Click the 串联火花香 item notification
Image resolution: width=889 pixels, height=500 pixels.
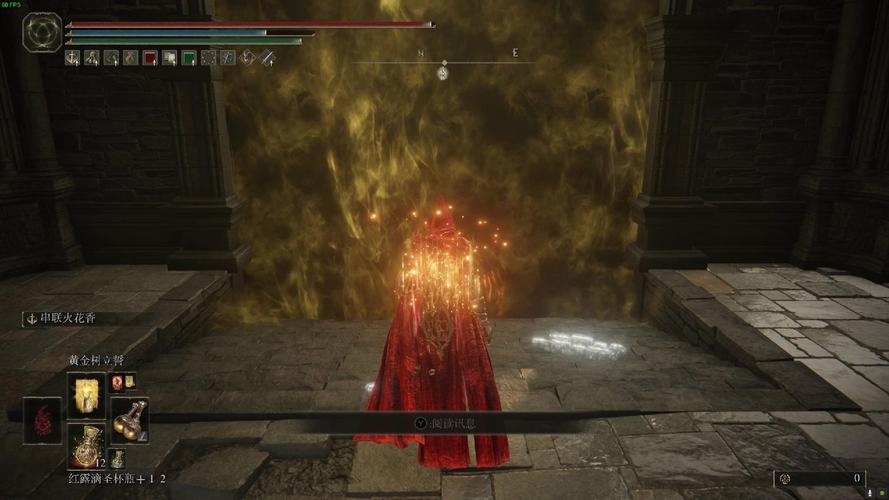pyautogui.click(x=70, y=318)
